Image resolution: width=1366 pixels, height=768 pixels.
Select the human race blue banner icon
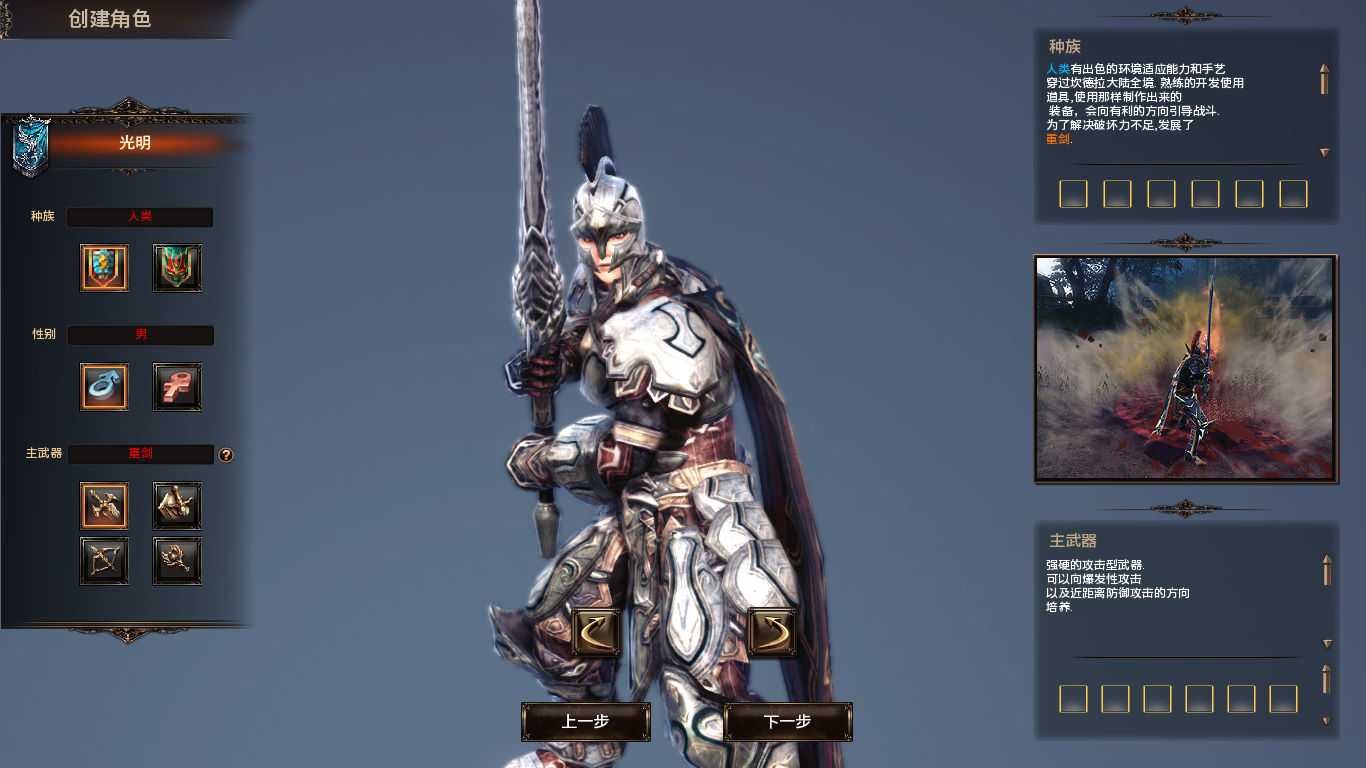pyautogui.click(x=104, y=268)
